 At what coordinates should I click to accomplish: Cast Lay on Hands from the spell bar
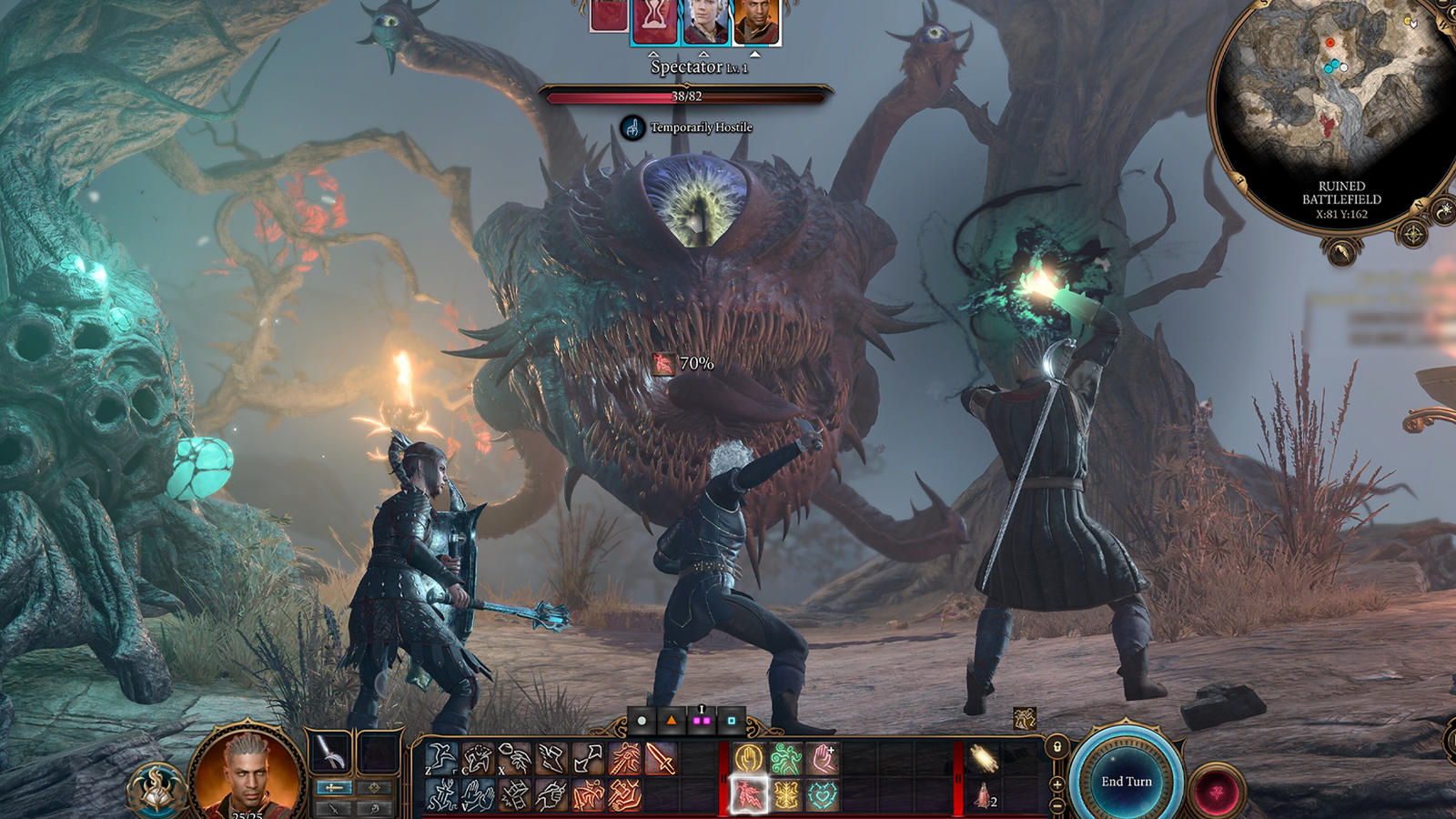823,757
